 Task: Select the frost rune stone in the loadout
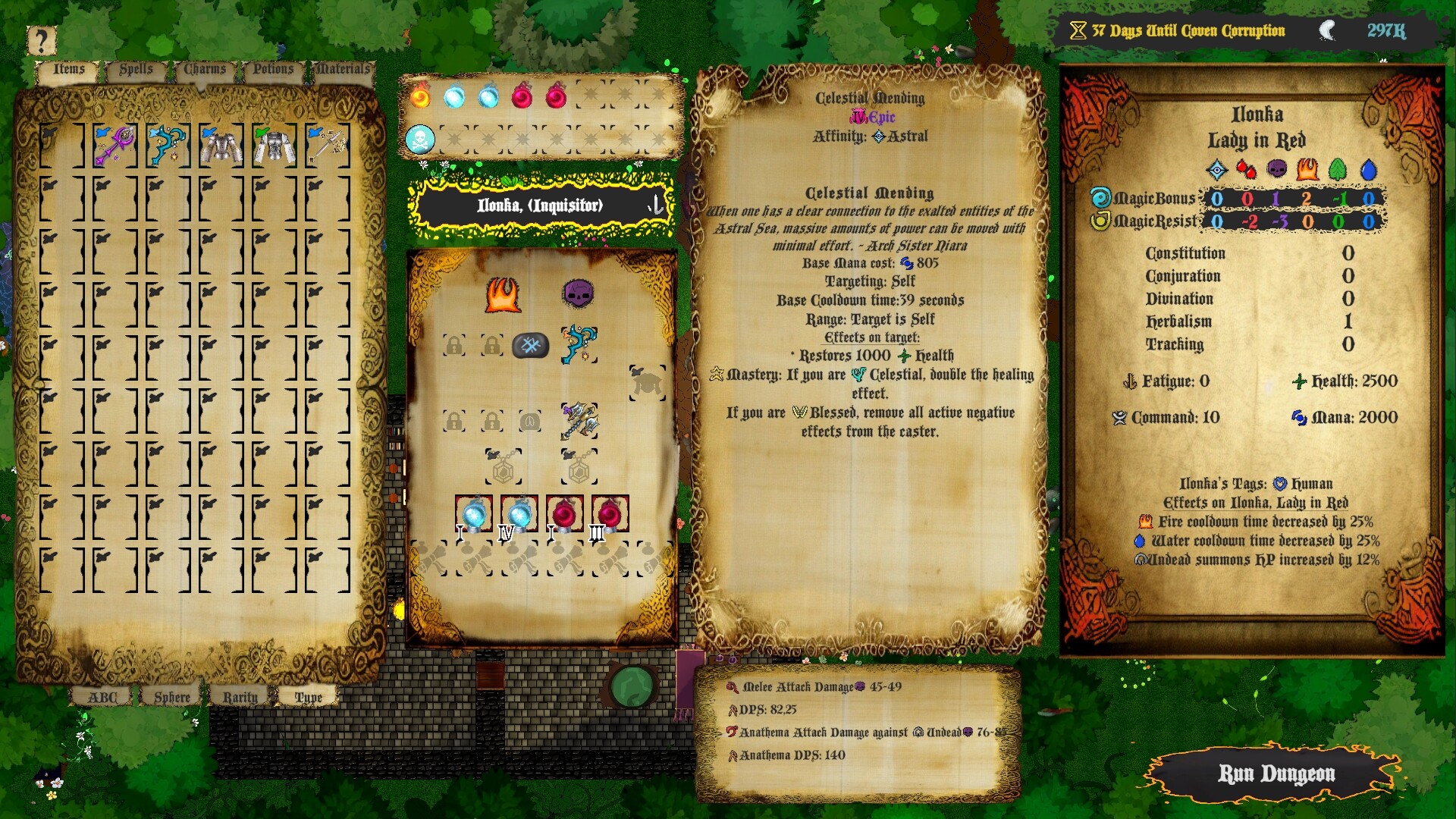(x=531, y=345)
